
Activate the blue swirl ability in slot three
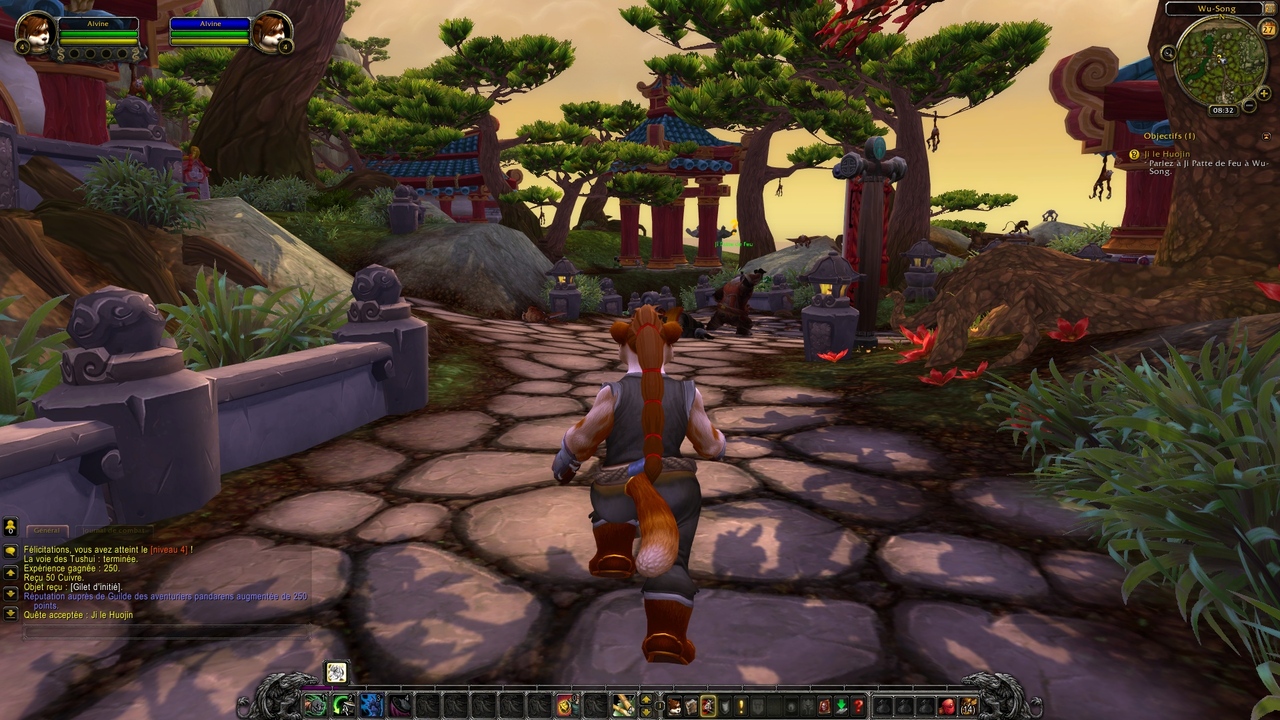pos(371,706)
